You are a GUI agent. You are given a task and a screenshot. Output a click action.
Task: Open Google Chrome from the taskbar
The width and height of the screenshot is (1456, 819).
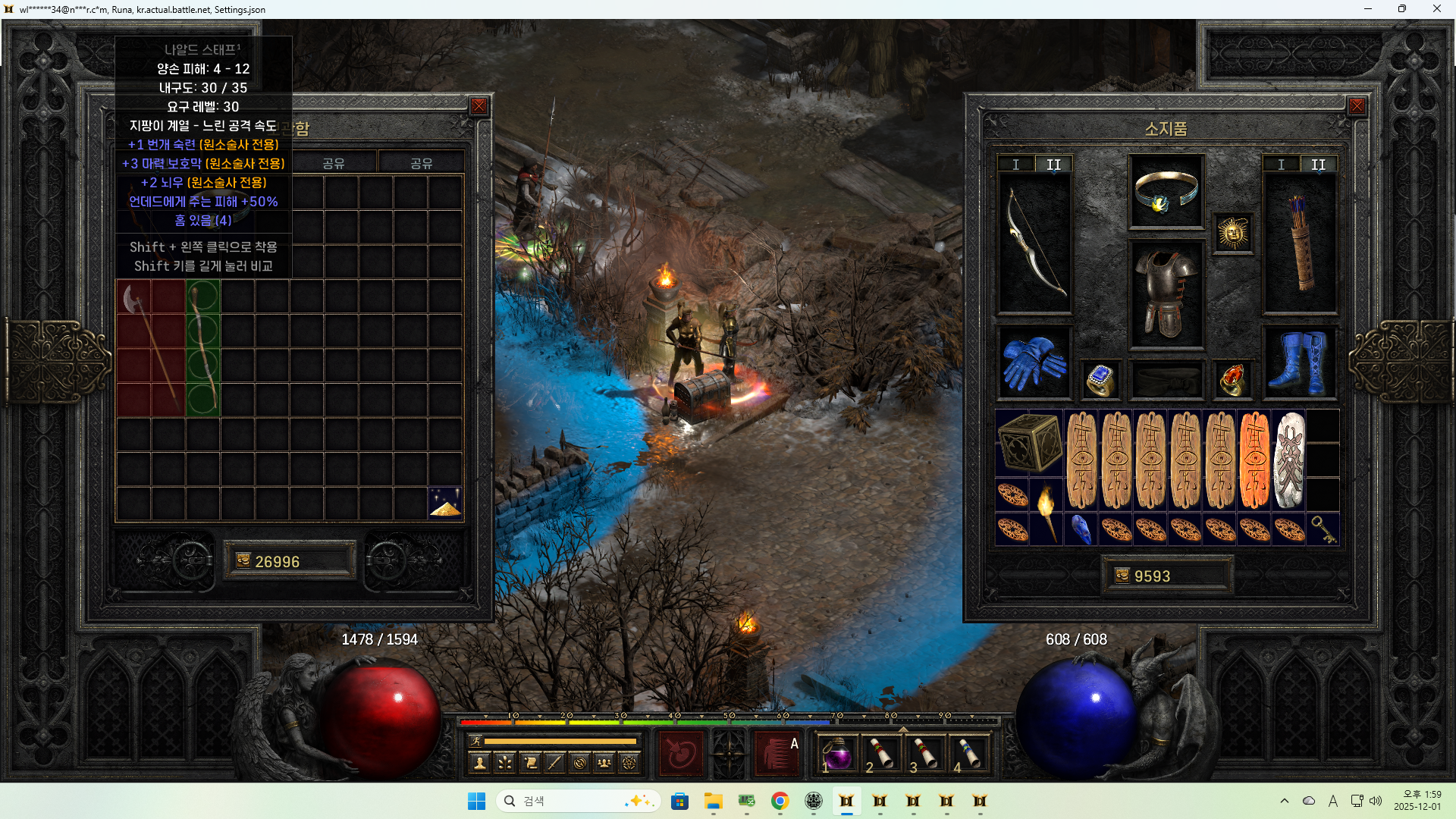[x=780, y=802]
